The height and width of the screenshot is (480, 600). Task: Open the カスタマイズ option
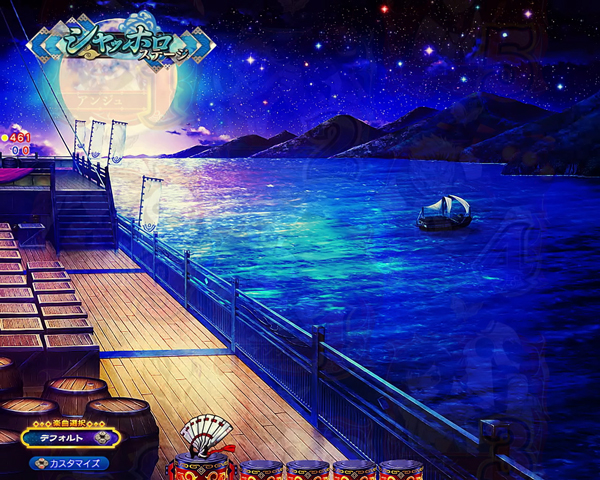[x=70, y=463]
